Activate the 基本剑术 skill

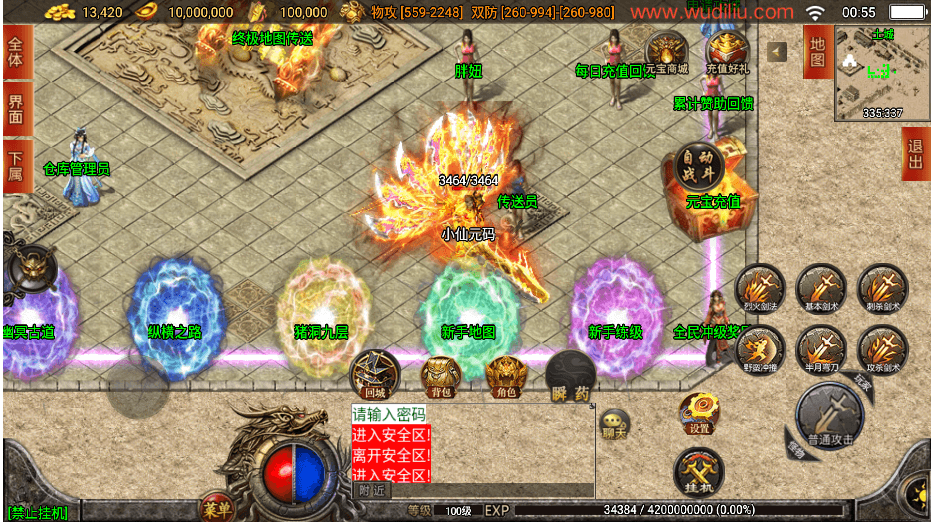(821, 289)
